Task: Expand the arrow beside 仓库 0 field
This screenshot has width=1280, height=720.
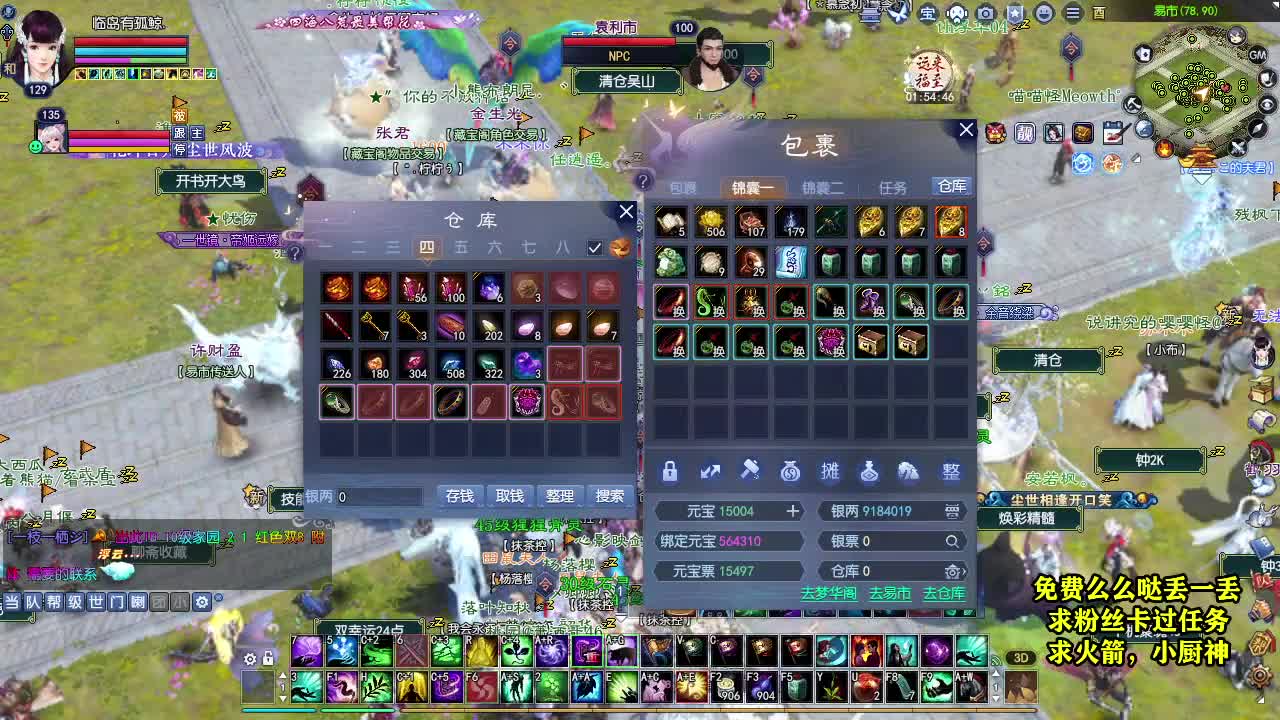Action: pyautogui.click(x=966, y=571)
